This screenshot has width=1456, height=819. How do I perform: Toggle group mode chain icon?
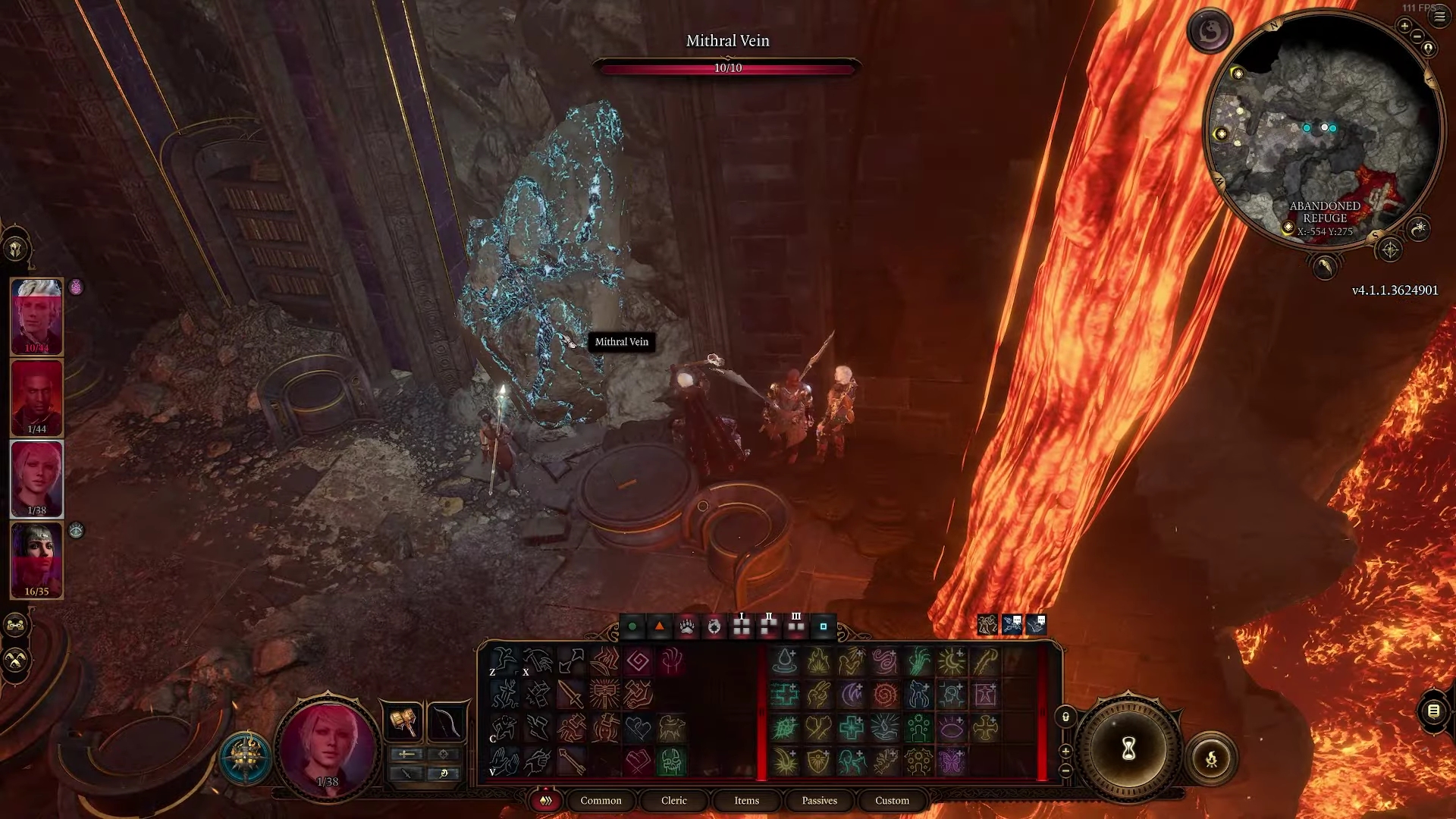click(16, 626)
